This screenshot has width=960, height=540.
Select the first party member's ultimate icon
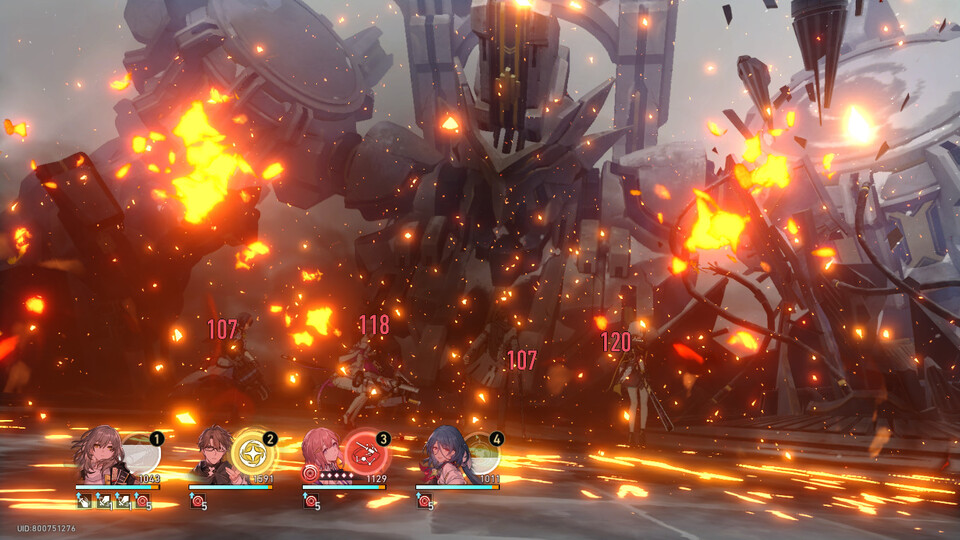click(x=142, y=455)
